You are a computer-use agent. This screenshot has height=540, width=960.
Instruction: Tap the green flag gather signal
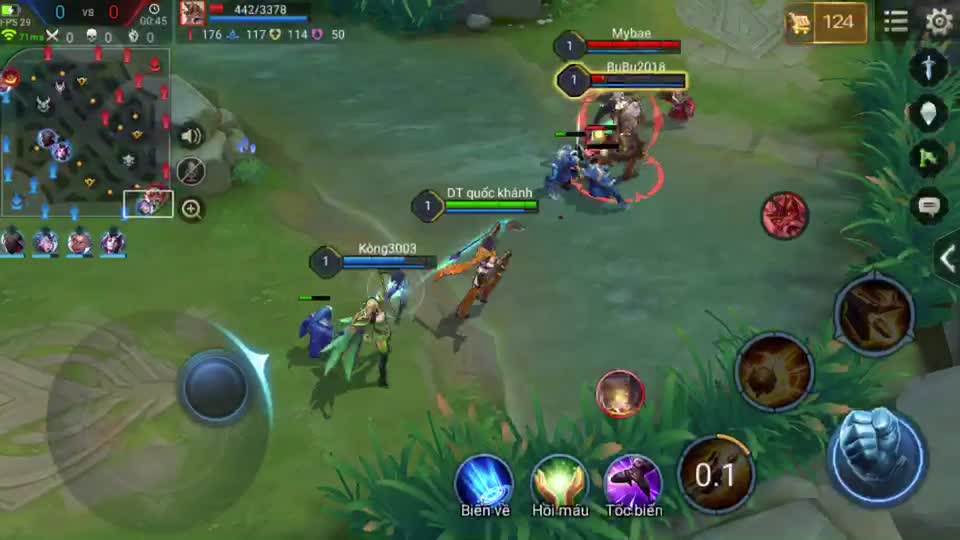[x=929, y=157]
